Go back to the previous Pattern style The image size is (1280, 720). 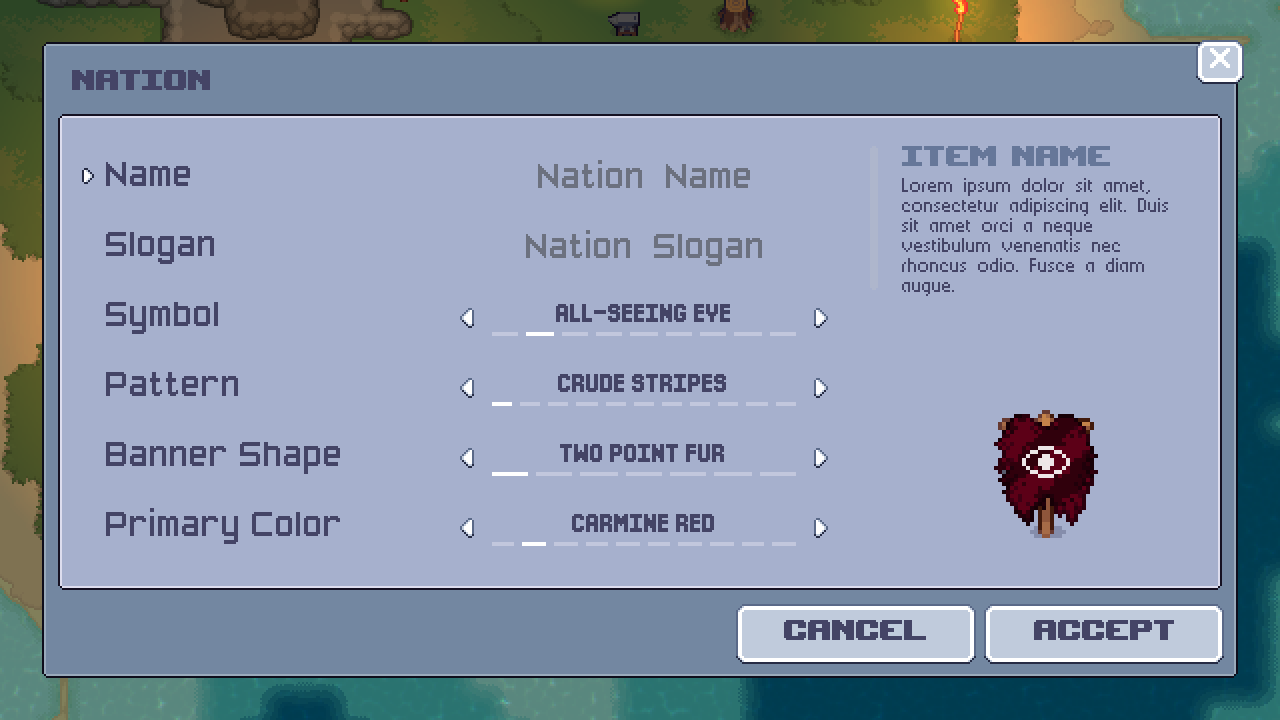467,388
